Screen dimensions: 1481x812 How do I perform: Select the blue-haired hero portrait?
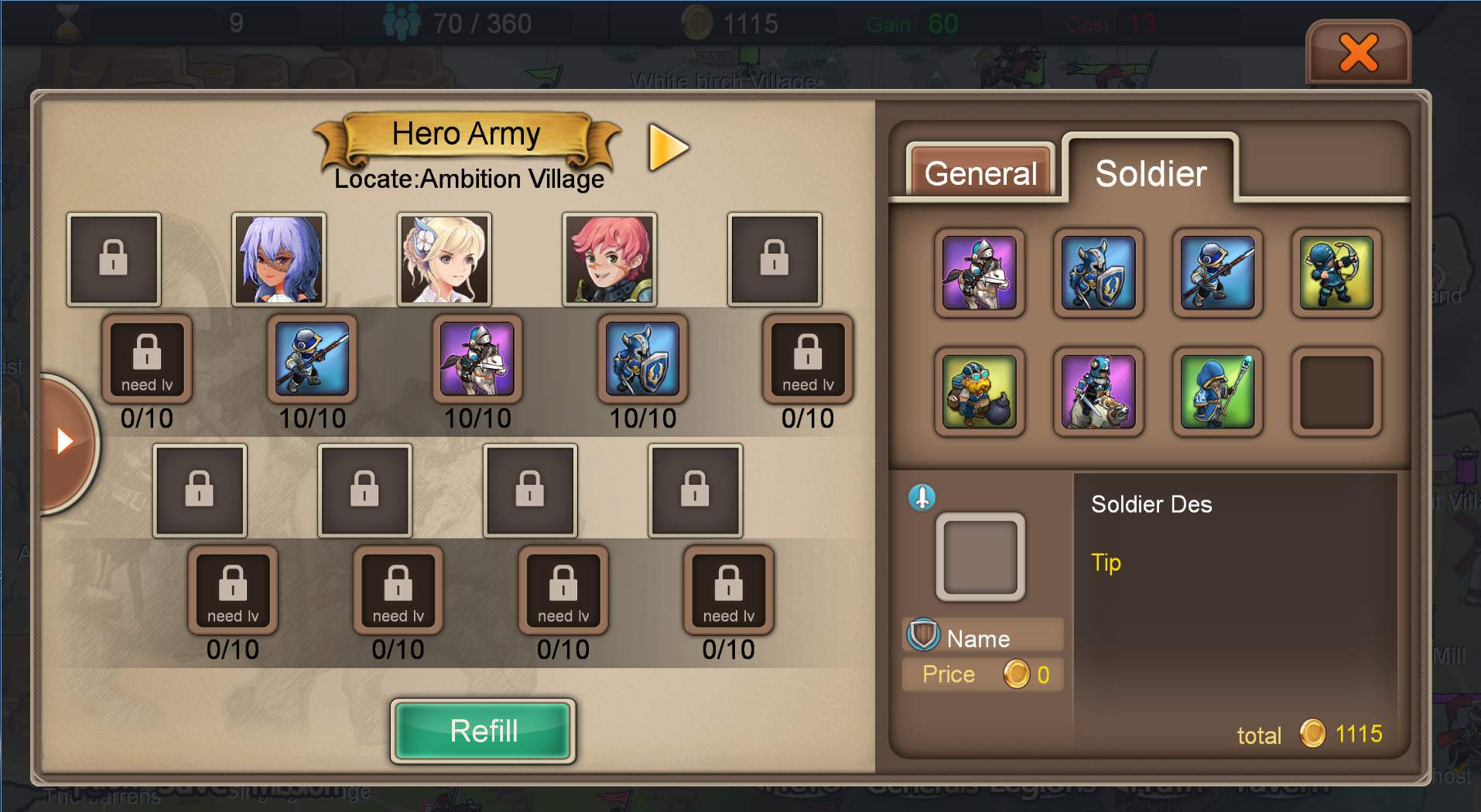pyautogui.click(x=279, y=259)
